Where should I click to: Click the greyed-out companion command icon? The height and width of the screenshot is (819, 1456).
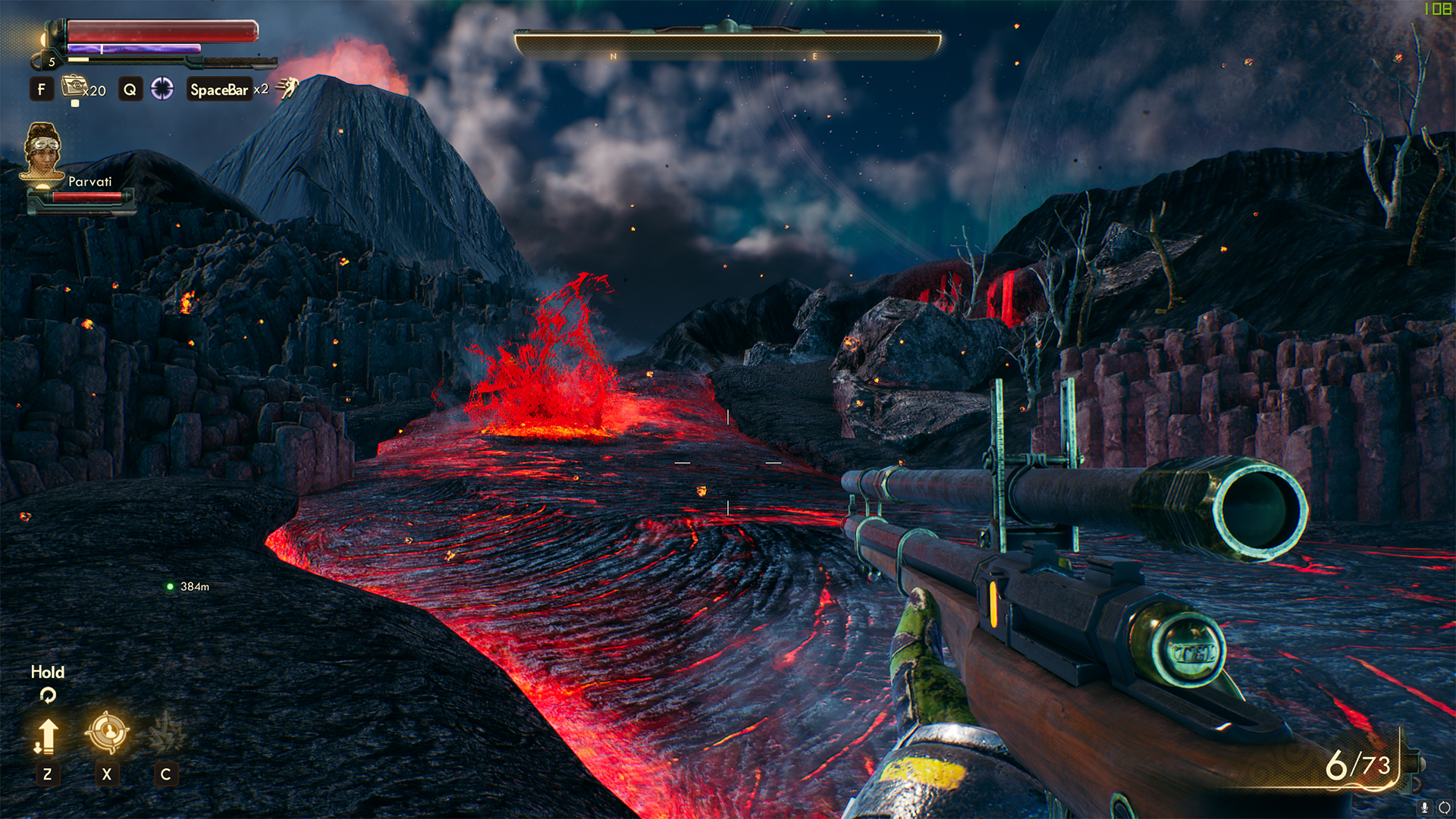pyautogui.click(x=165, y=733)
